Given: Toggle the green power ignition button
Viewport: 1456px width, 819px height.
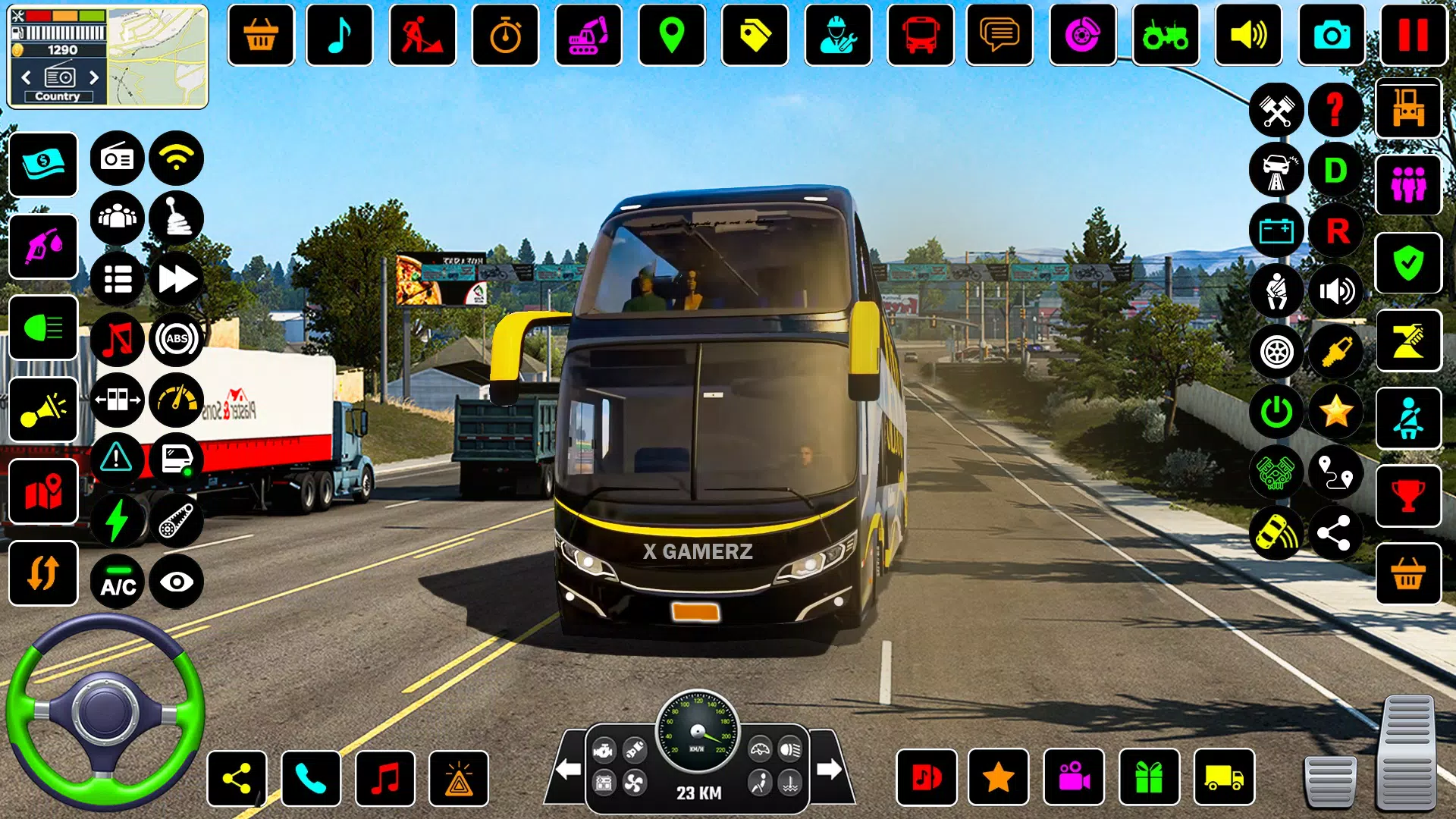Looking at the screenshot, I should click(x=1276, y=412).
